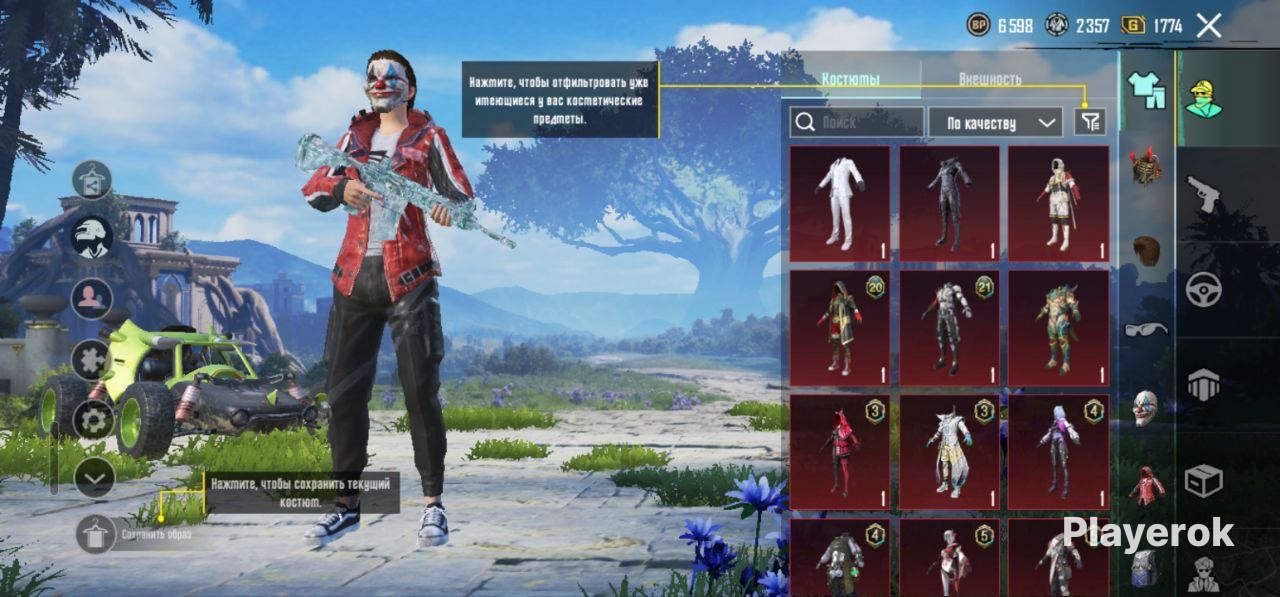Choose the costume with the 20 badge

click(840, 327)
